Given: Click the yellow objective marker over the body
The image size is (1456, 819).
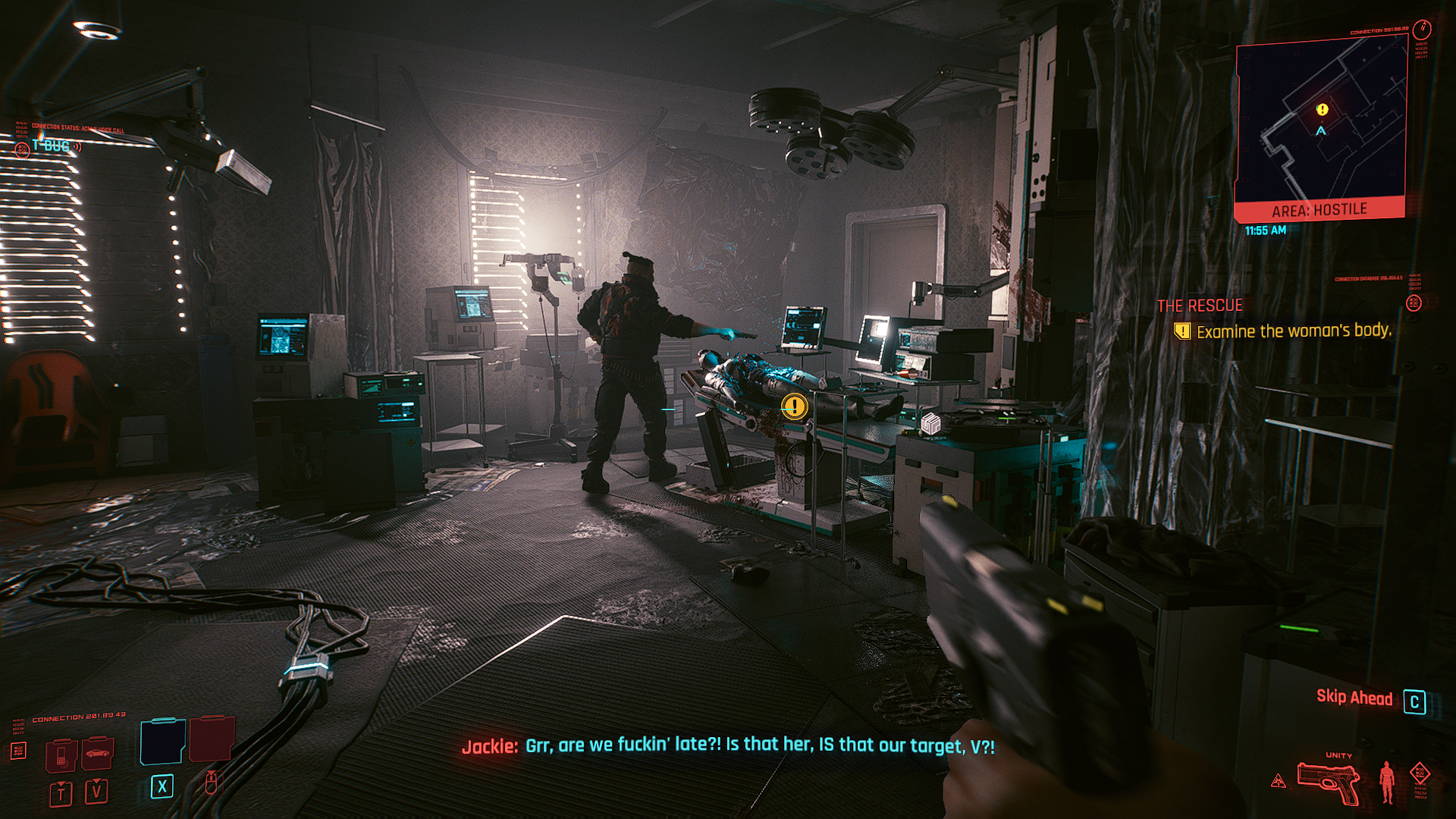Looking at the screenshot, I should (794, 406).
